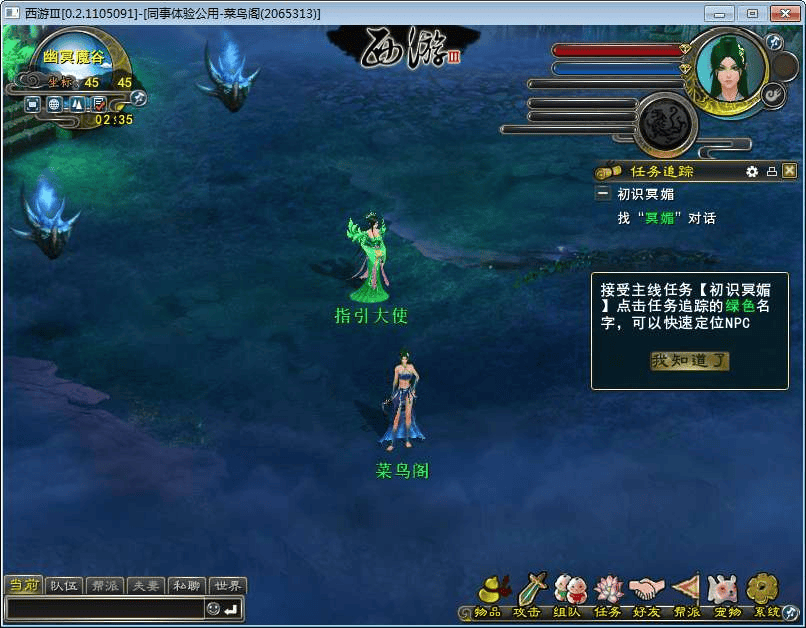
Task: Select the 私聊 private chat tab
Action: click(187, 586)
